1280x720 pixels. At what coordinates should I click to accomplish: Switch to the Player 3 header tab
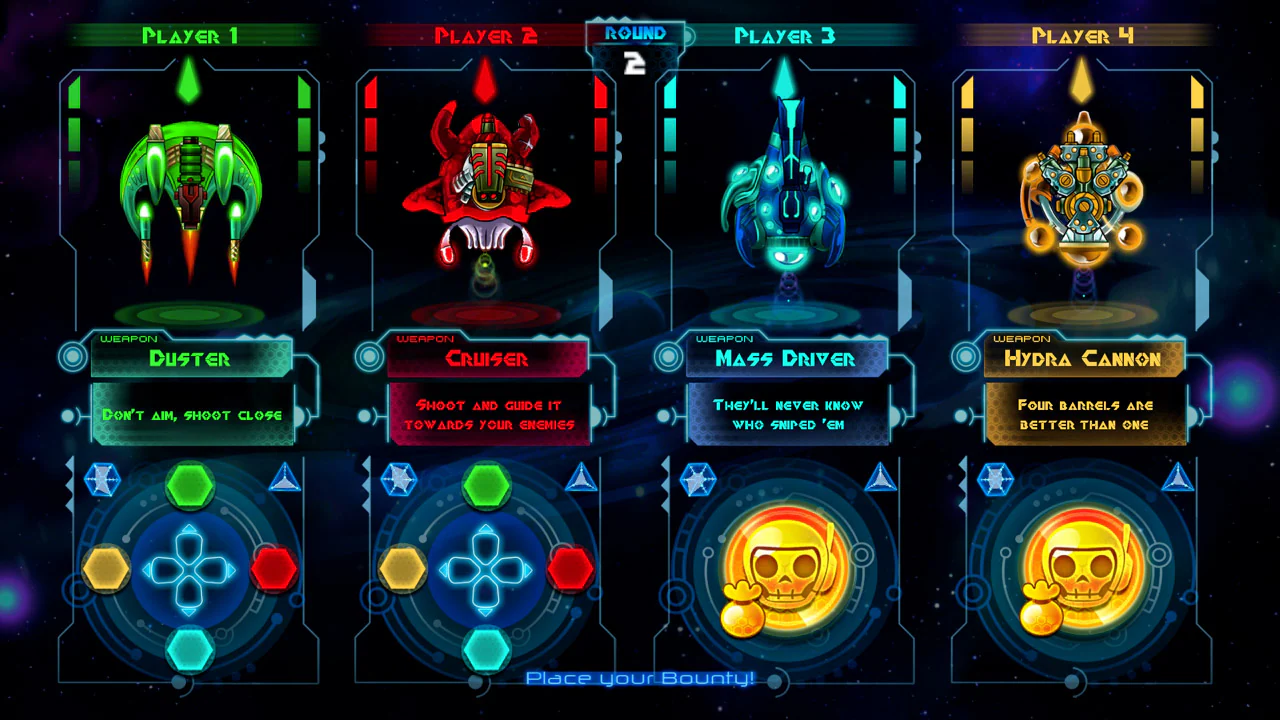point(785,36)
